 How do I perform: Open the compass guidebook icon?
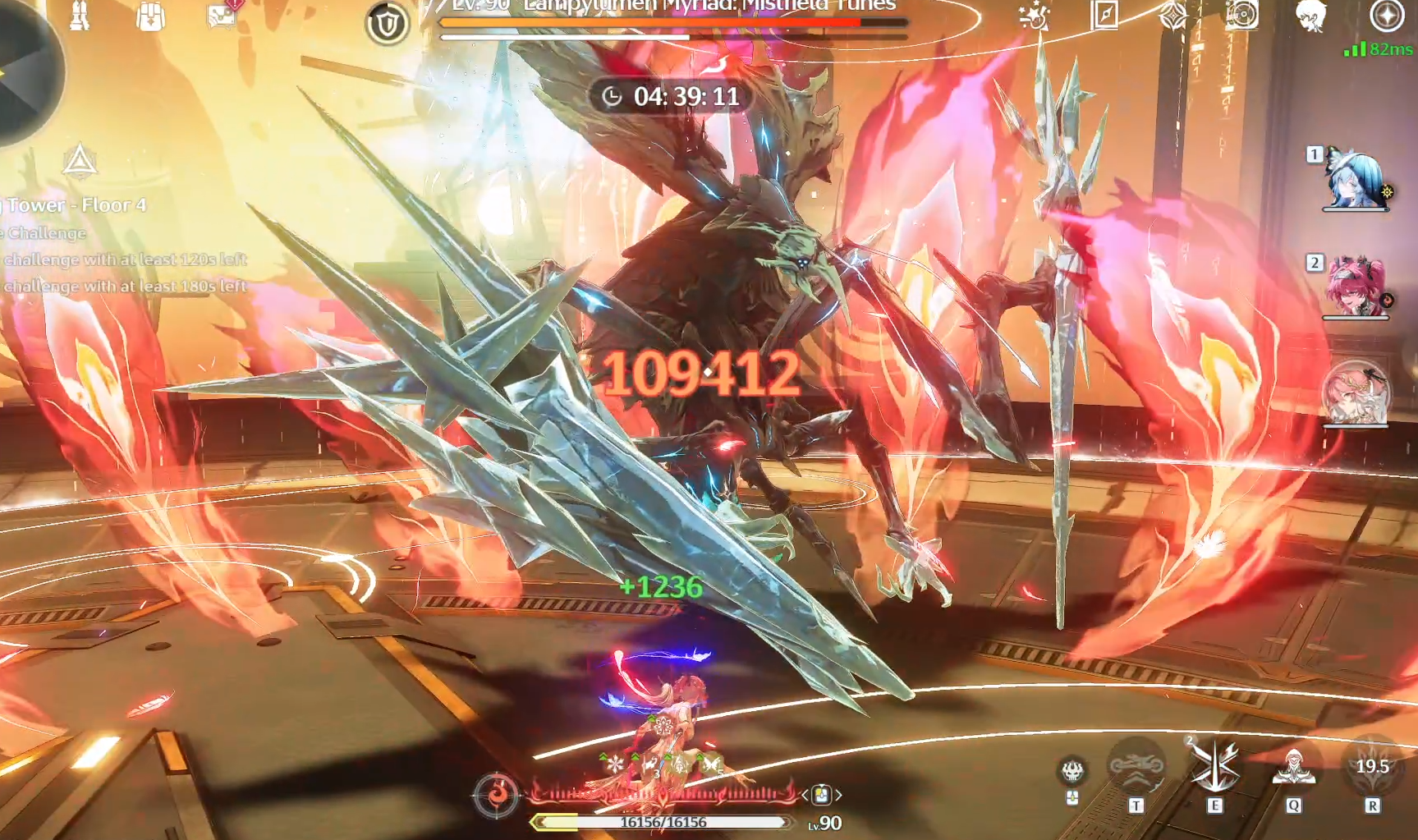coord(1104,15)
